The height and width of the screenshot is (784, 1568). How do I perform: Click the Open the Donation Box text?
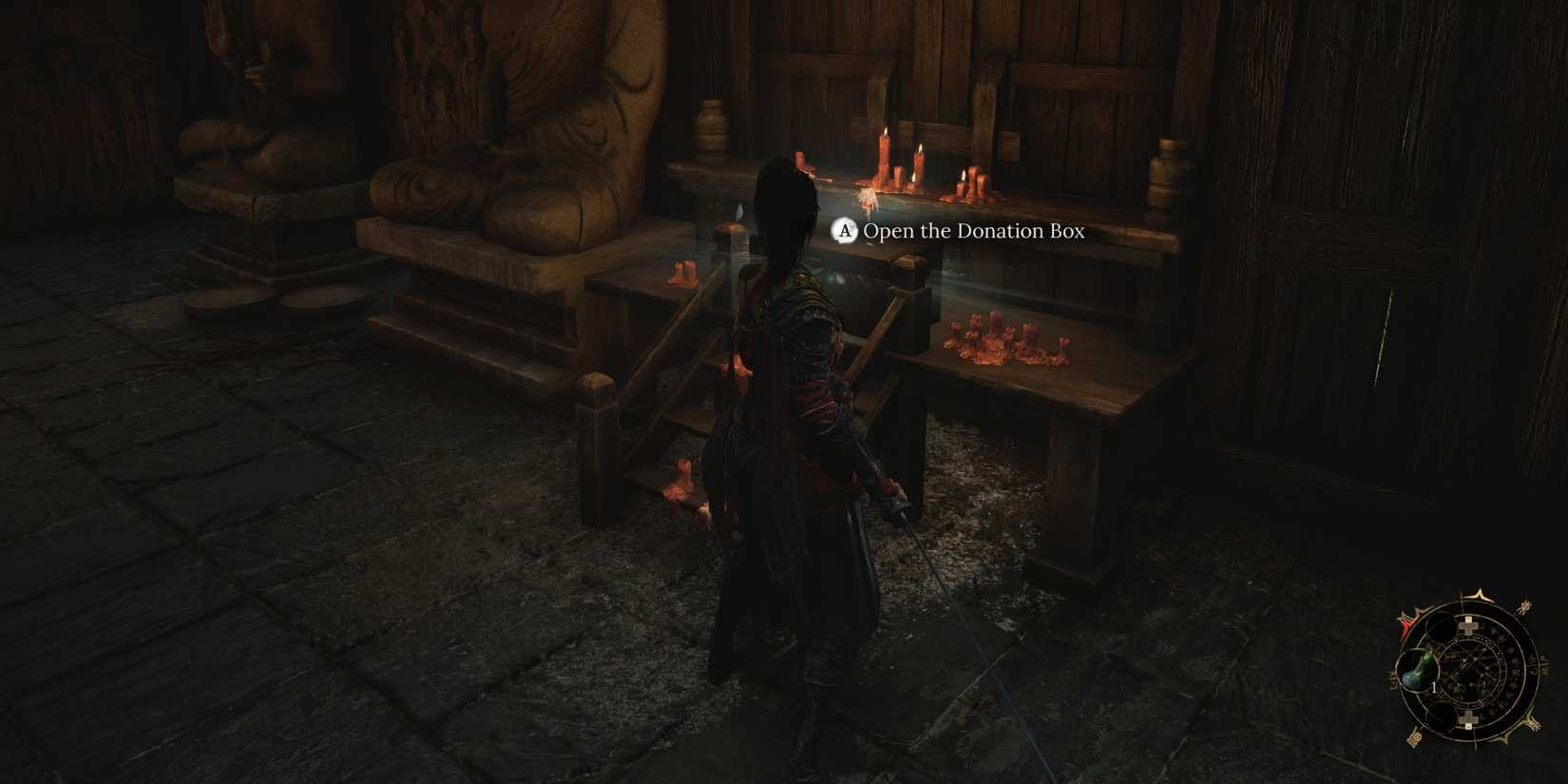[974, 231]
